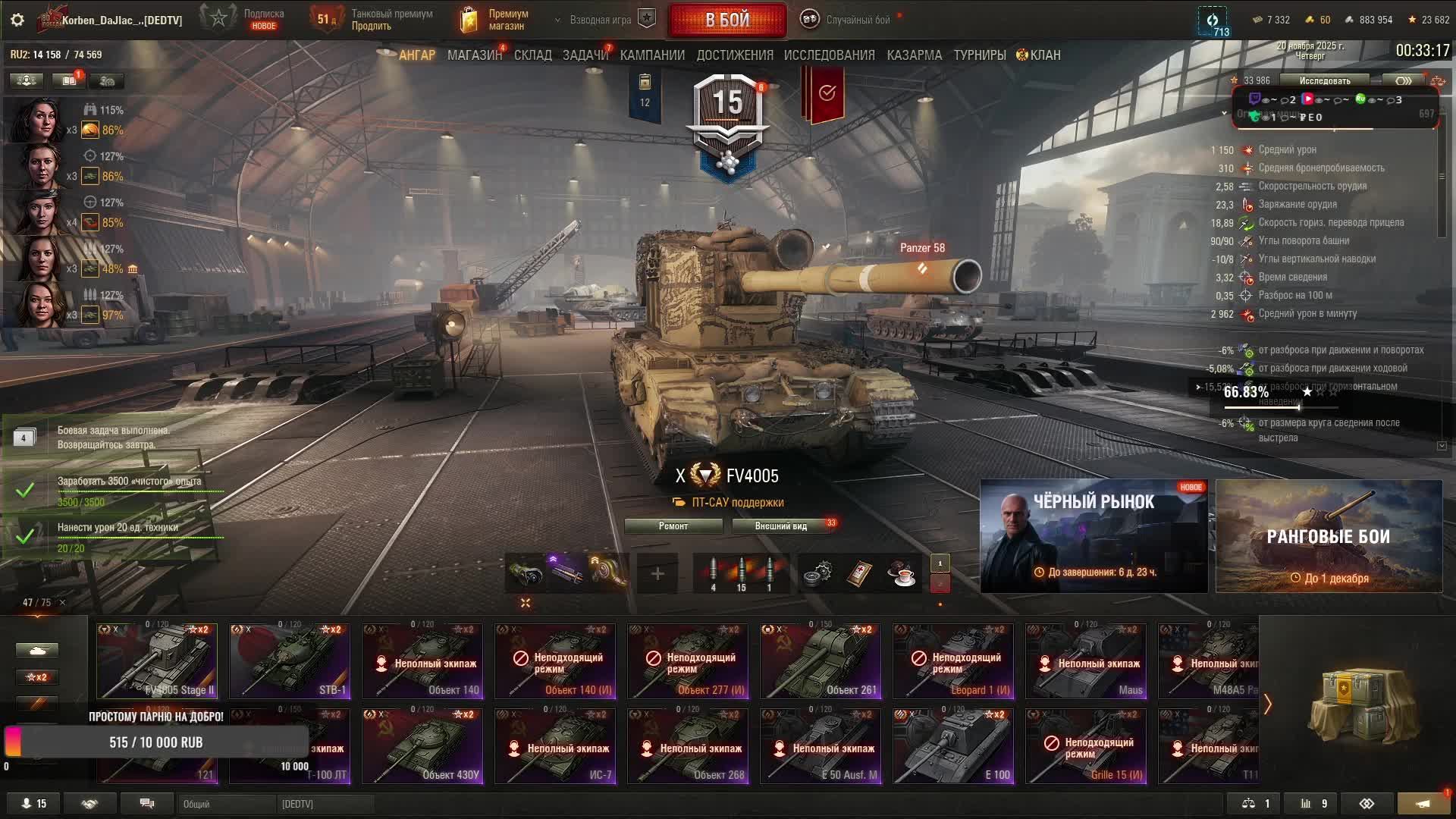
Task: Select the E 100 tank tile
Action: (953, 745)
